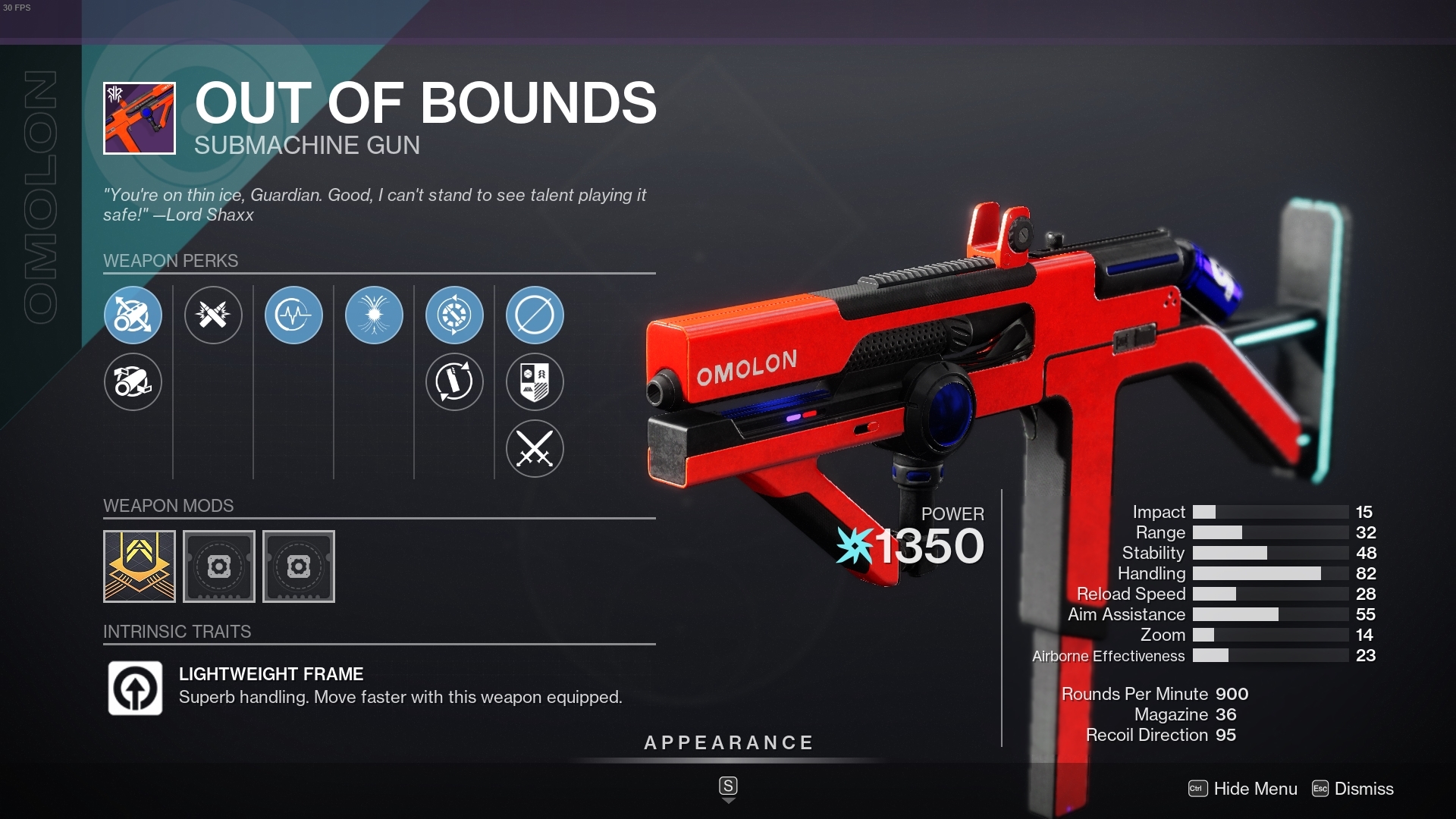Viewport: 1456px width, 819px height.
Task: Click the Hide Menu control
Action: tap(1255, 789)
